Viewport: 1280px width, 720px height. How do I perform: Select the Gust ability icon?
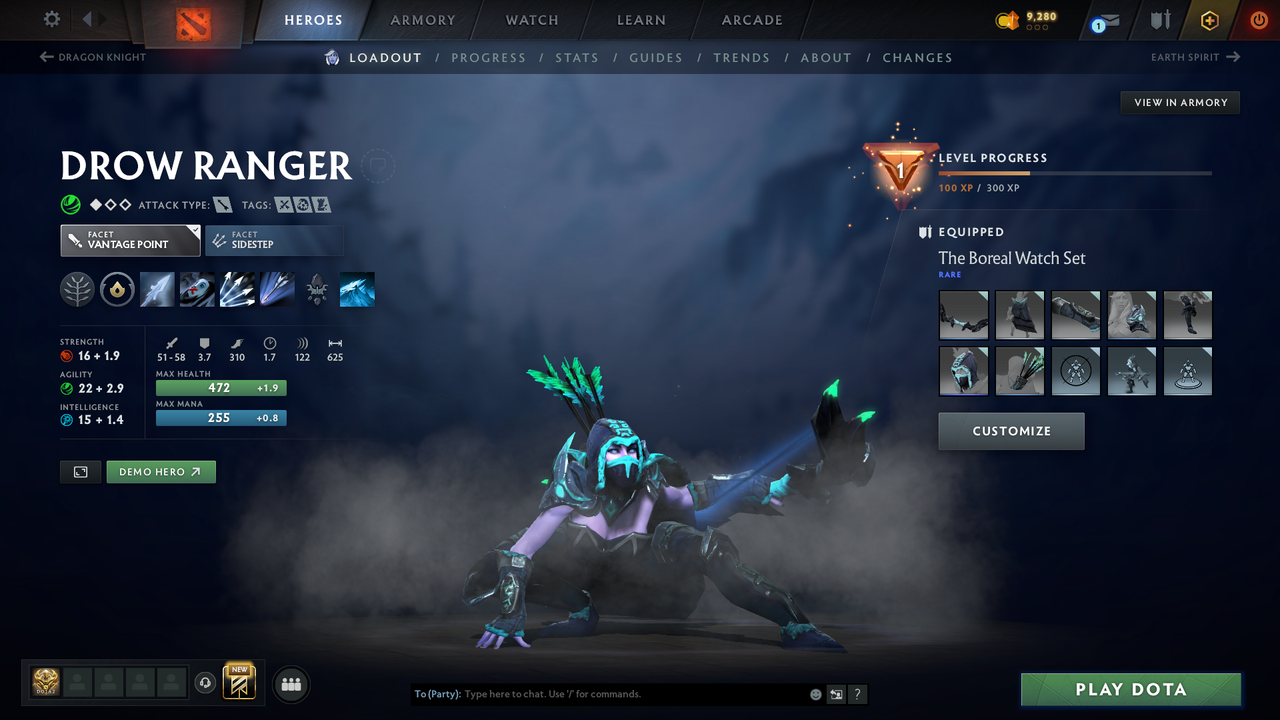197,289
